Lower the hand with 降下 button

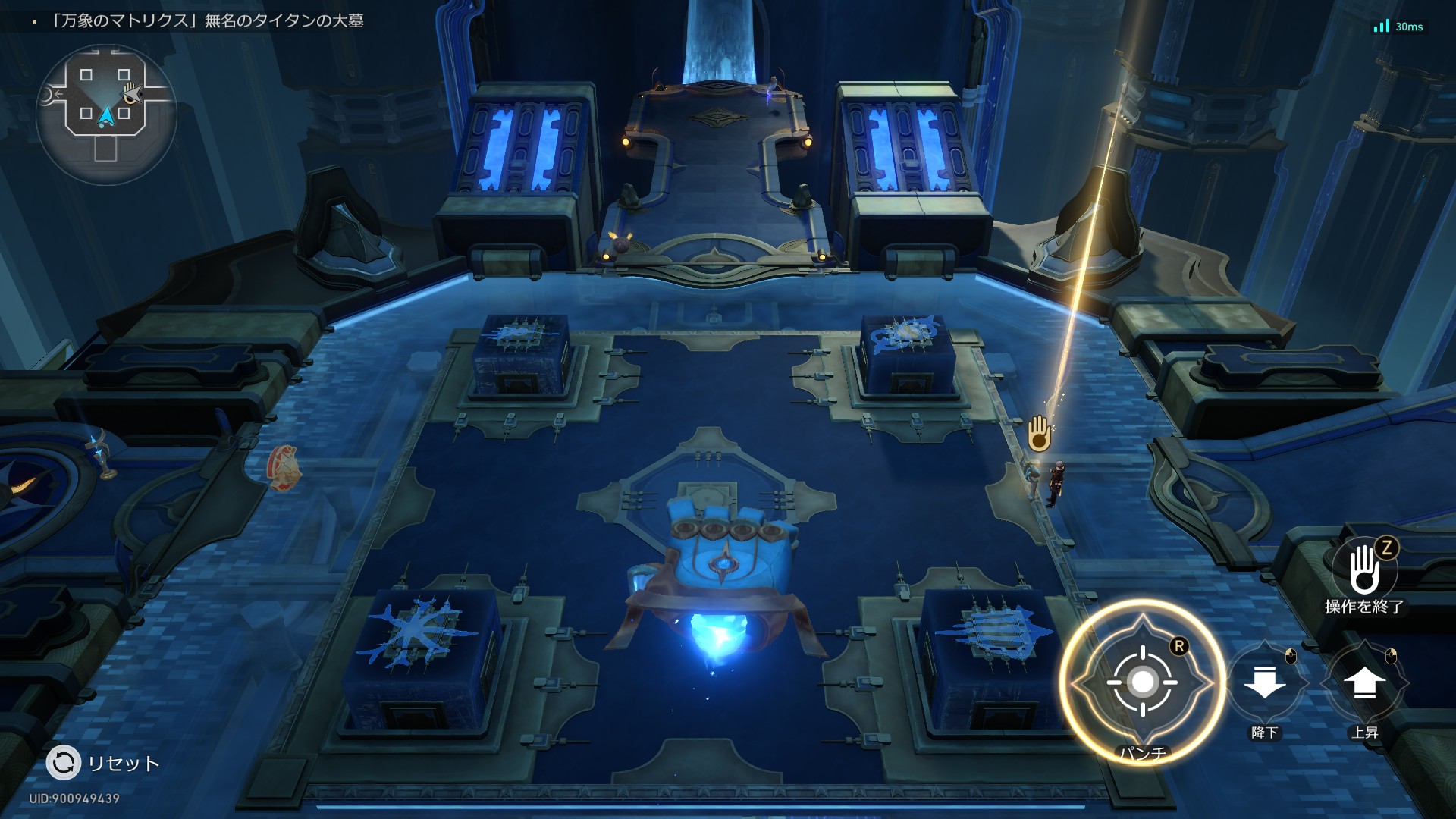pos(1265,682)
